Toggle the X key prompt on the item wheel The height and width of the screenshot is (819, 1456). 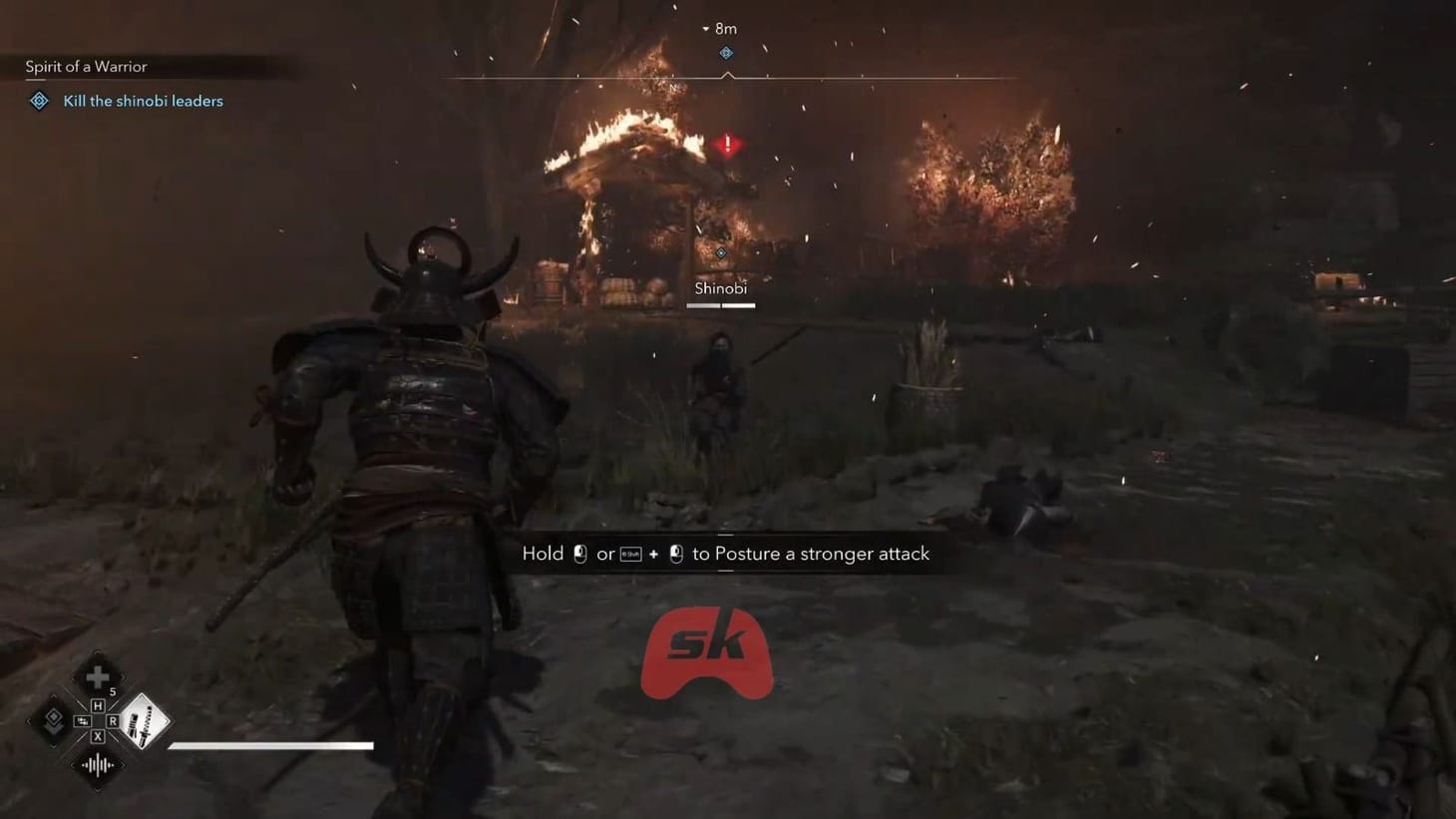point(99,736)
